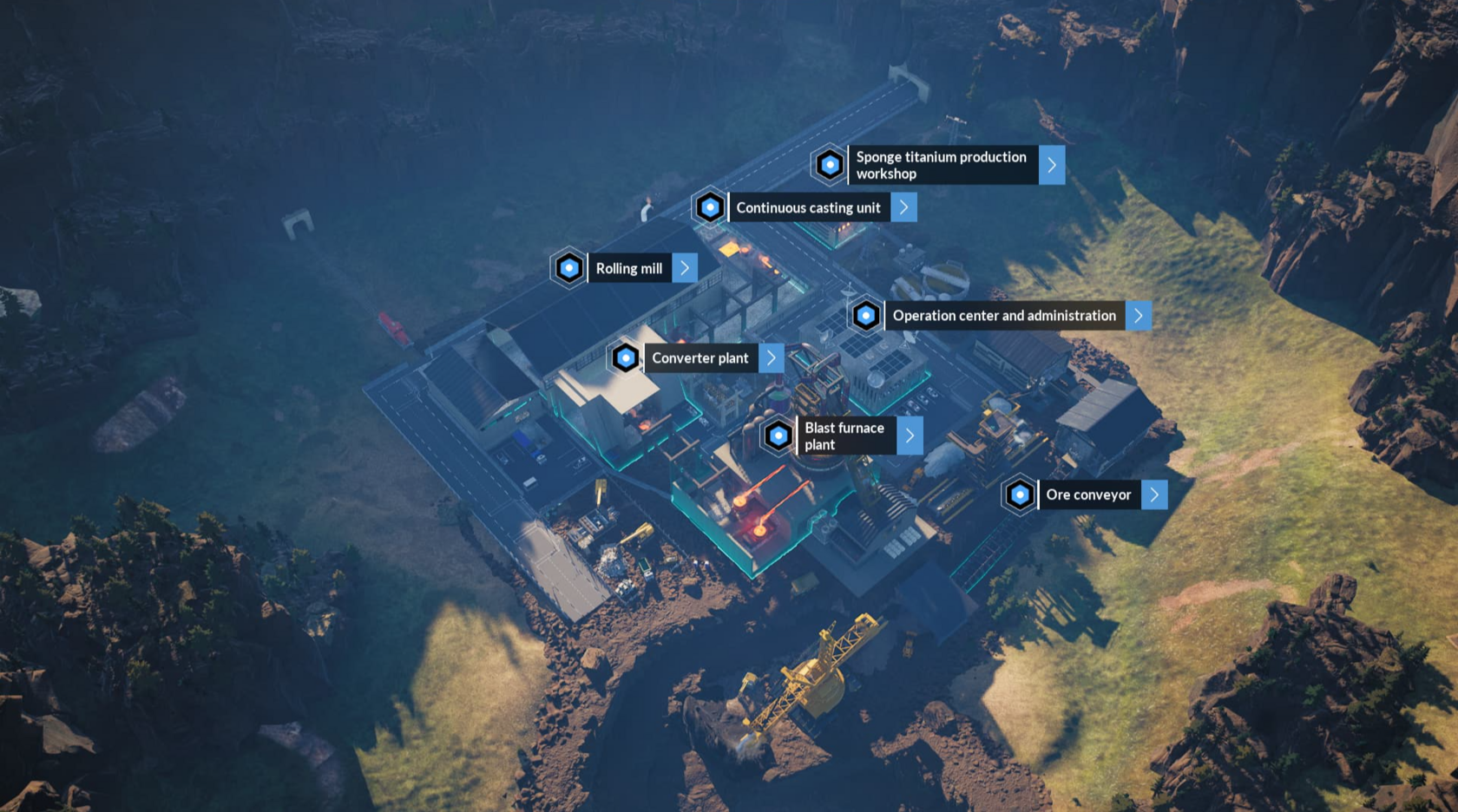Click the hexagon icon for Converter plant
Viewport: 1458px width, 812px height.
click(625, 357)
